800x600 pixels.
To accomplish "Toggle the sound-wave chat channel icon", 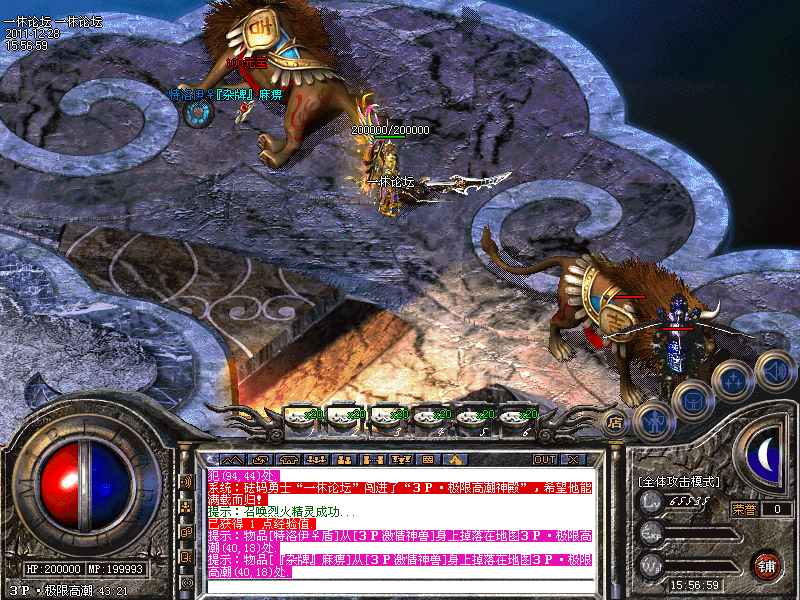I will [x=187, y=481].
